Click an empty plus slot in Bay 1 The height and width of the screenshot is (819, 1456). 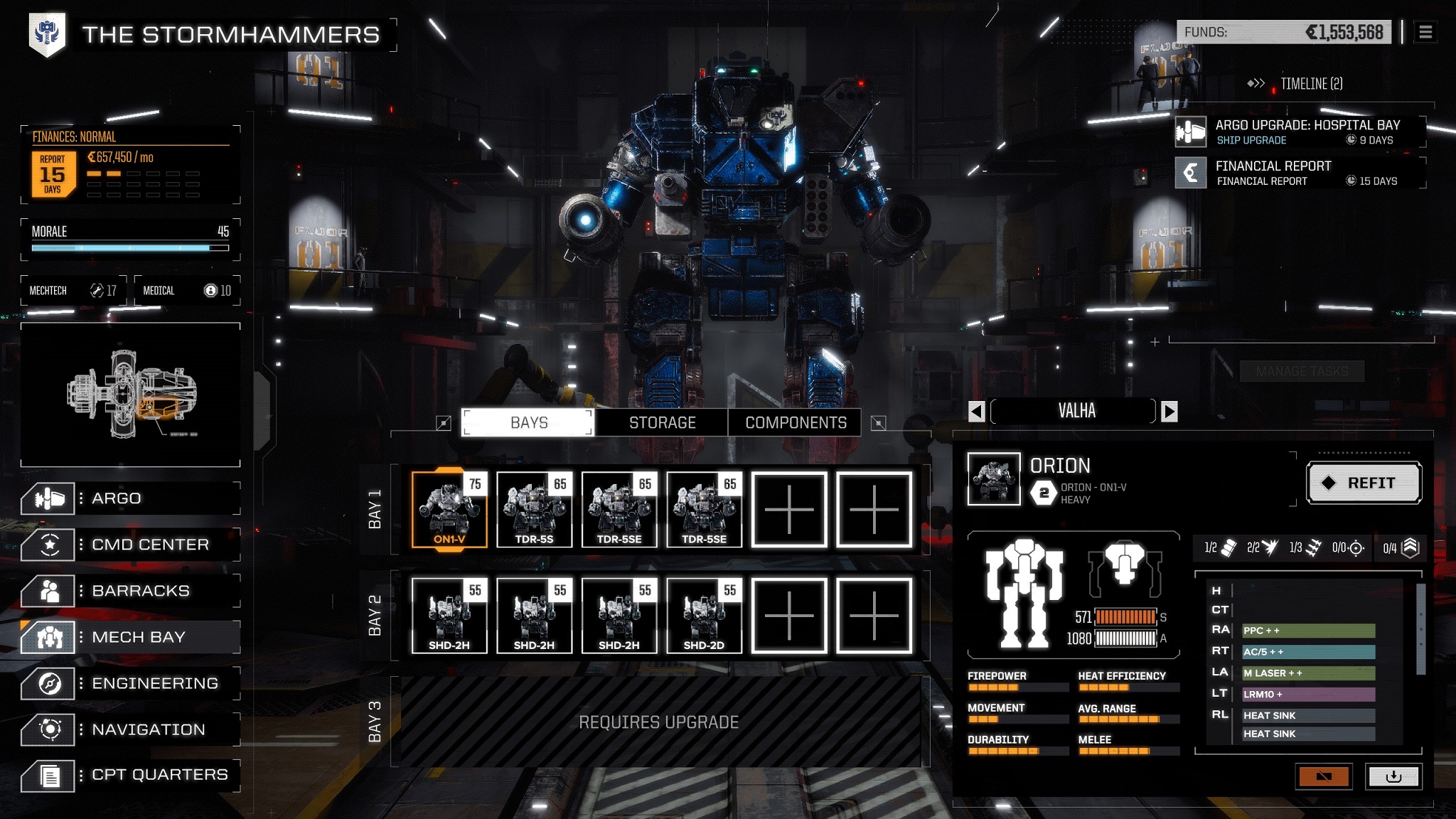click(x=790, y=508)
